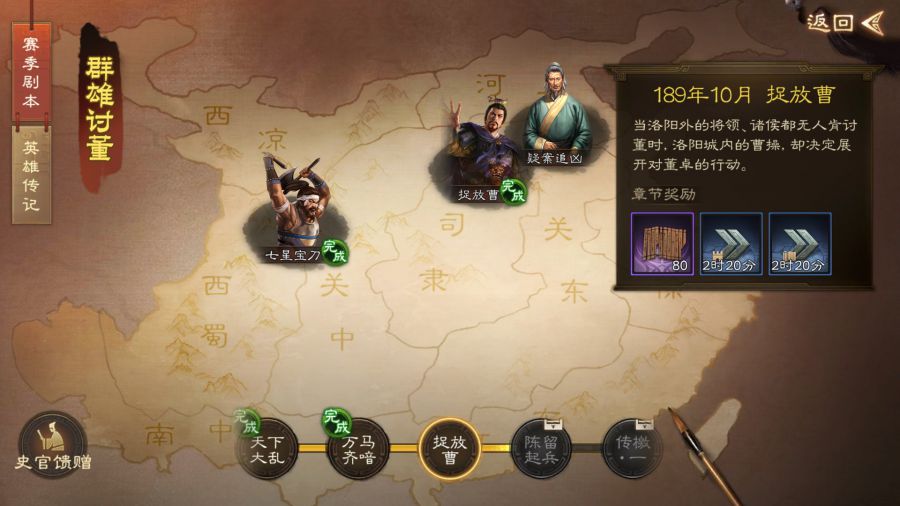Open the 史官馈赠 gift icon

point(51,443)
